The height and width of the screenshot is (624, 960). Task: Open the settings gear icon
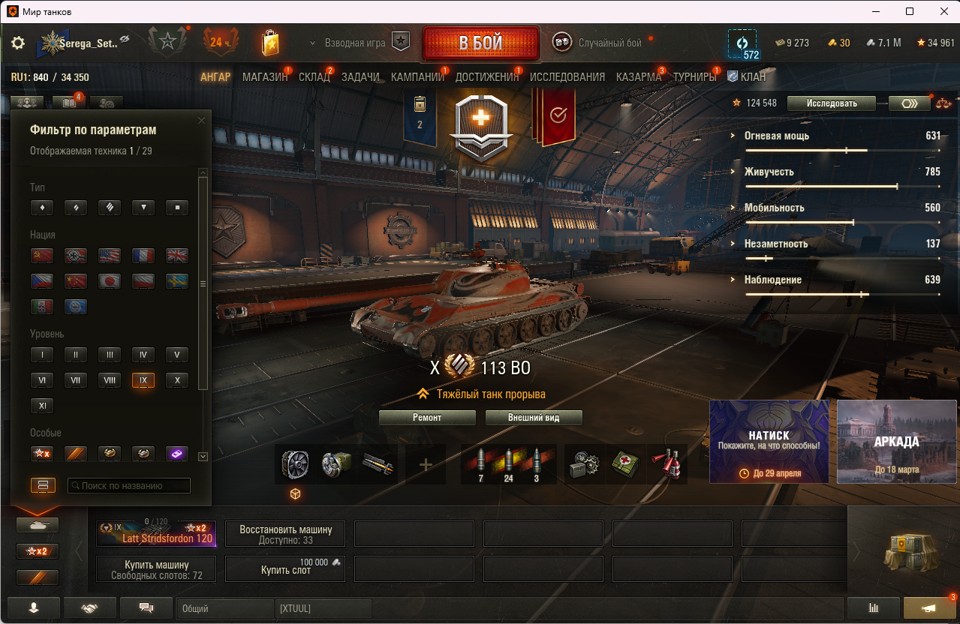18,44
